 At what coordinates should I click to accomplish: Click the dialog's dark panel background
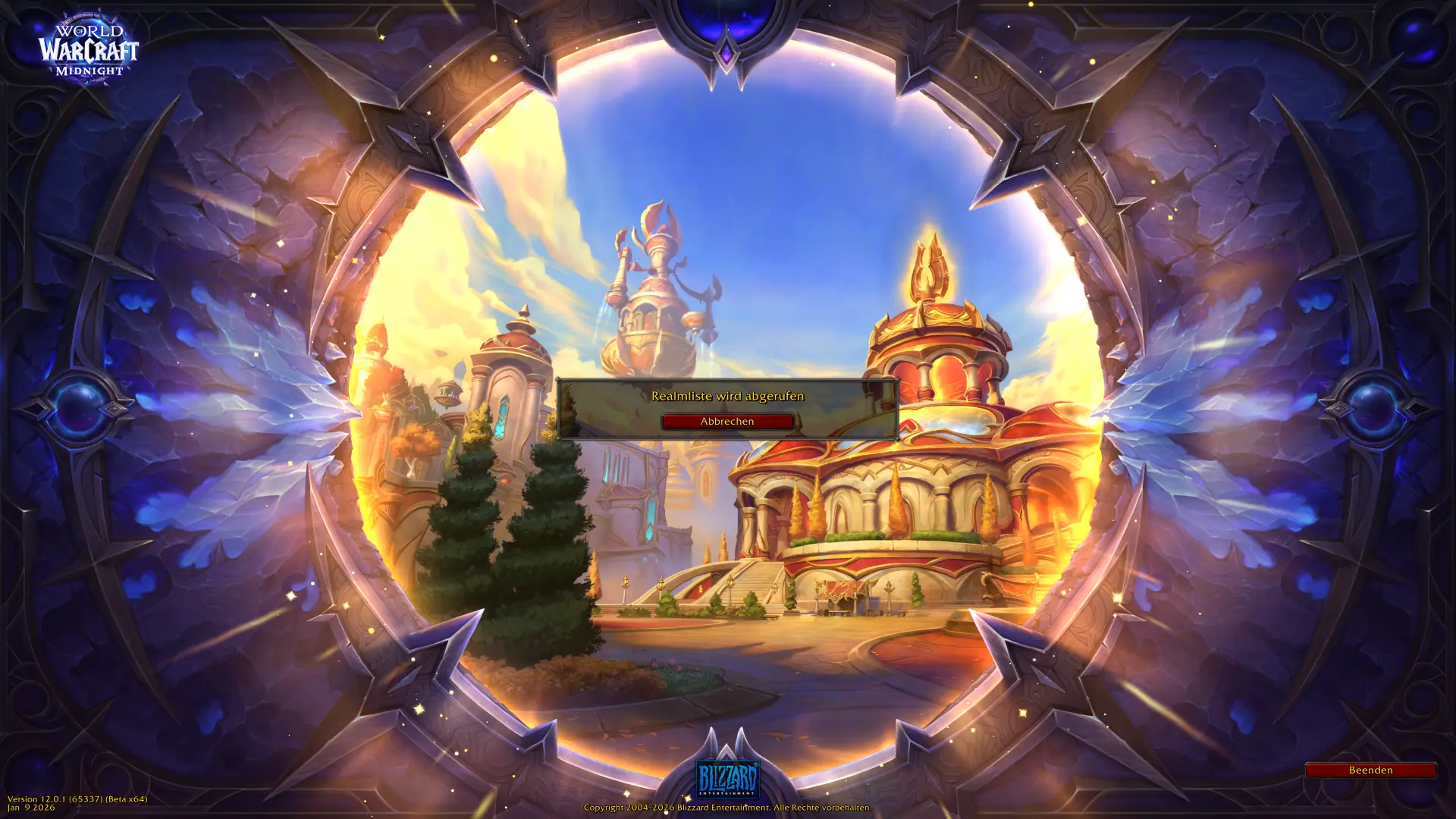click(x=607, y=409)
